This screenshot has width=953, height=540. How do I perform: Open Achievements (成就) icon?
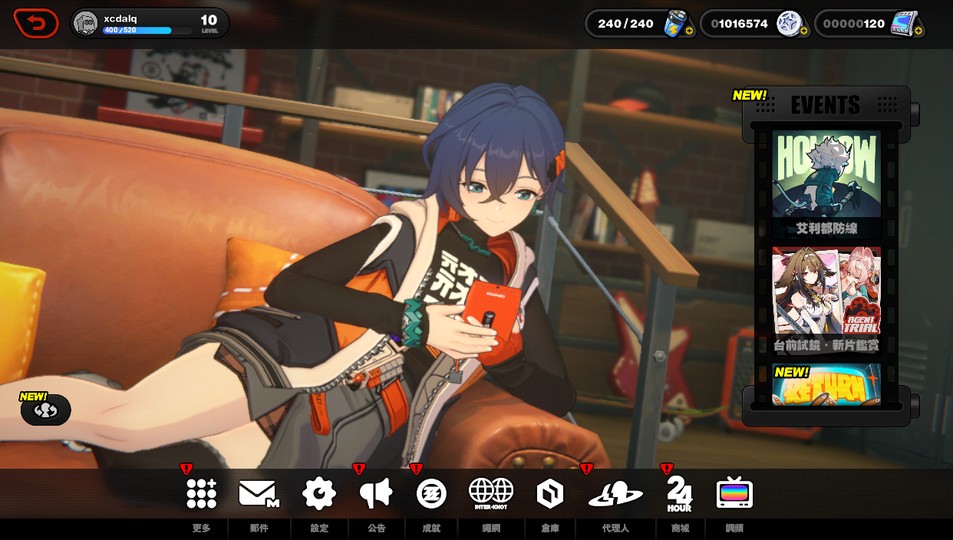(x=431, y=493)
